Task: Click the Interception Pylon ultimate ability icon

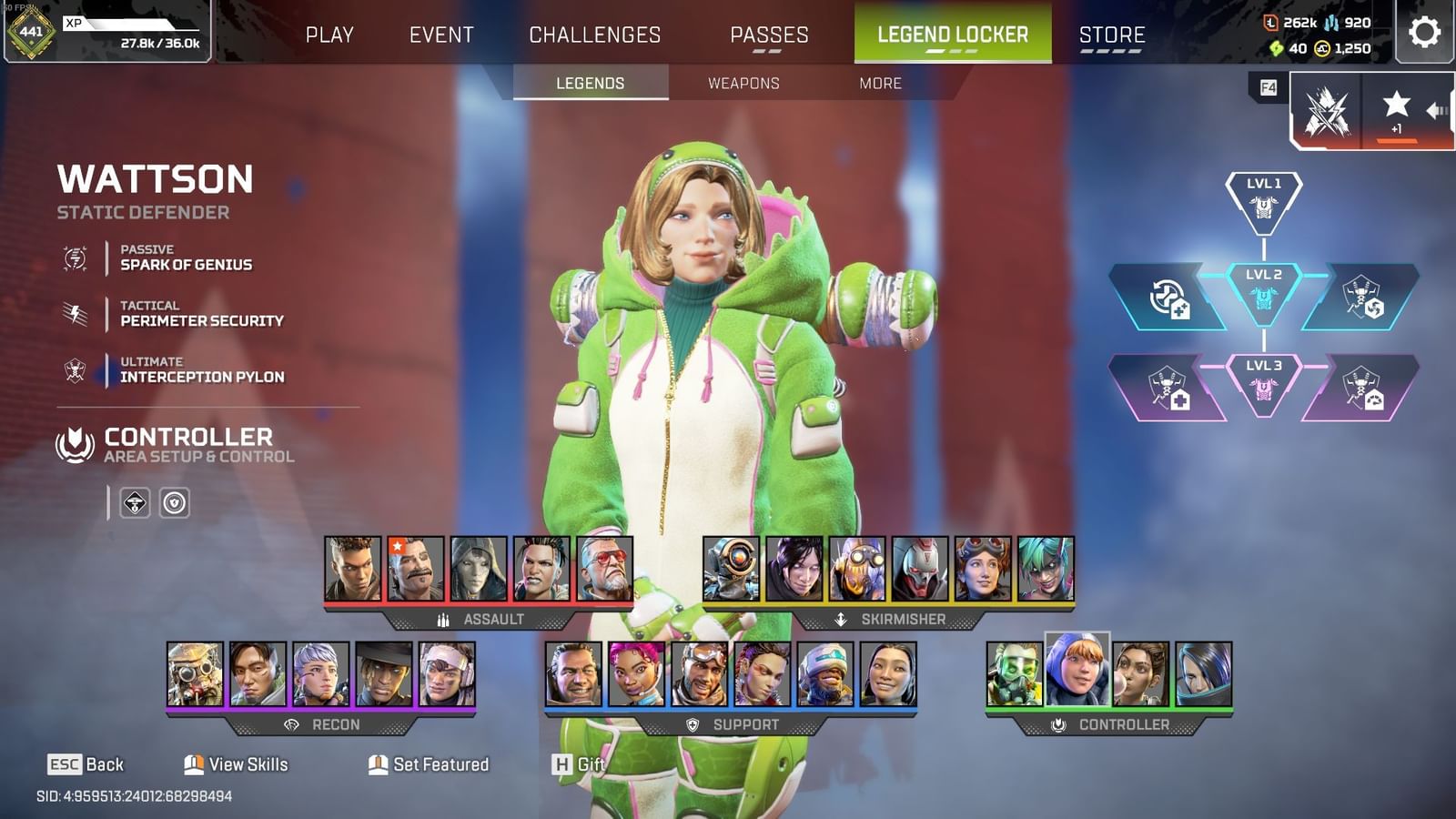Action: coord(75,369)
